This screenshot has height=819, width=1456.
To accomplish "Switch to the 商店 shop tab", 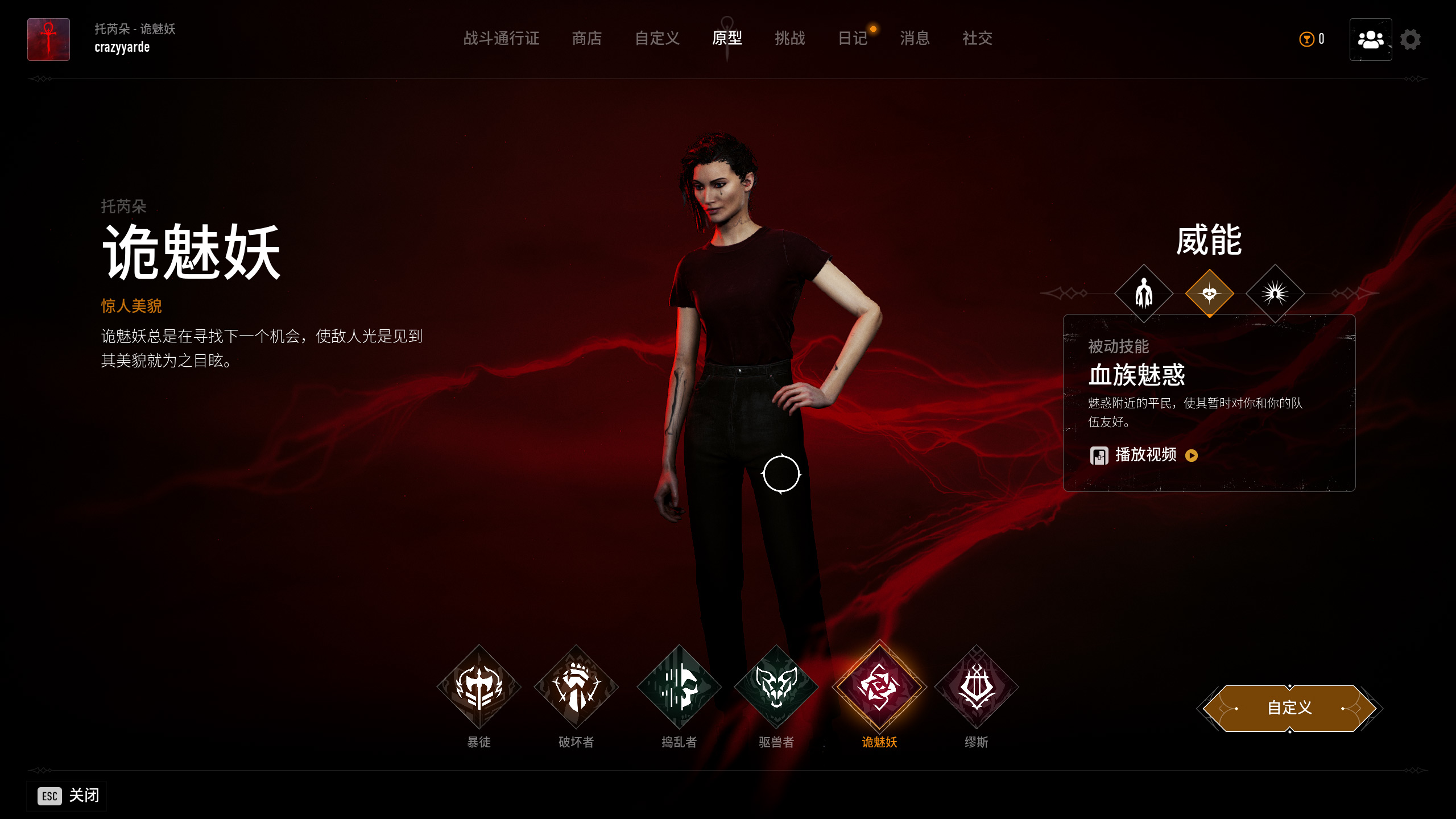I will pos(586,39).
